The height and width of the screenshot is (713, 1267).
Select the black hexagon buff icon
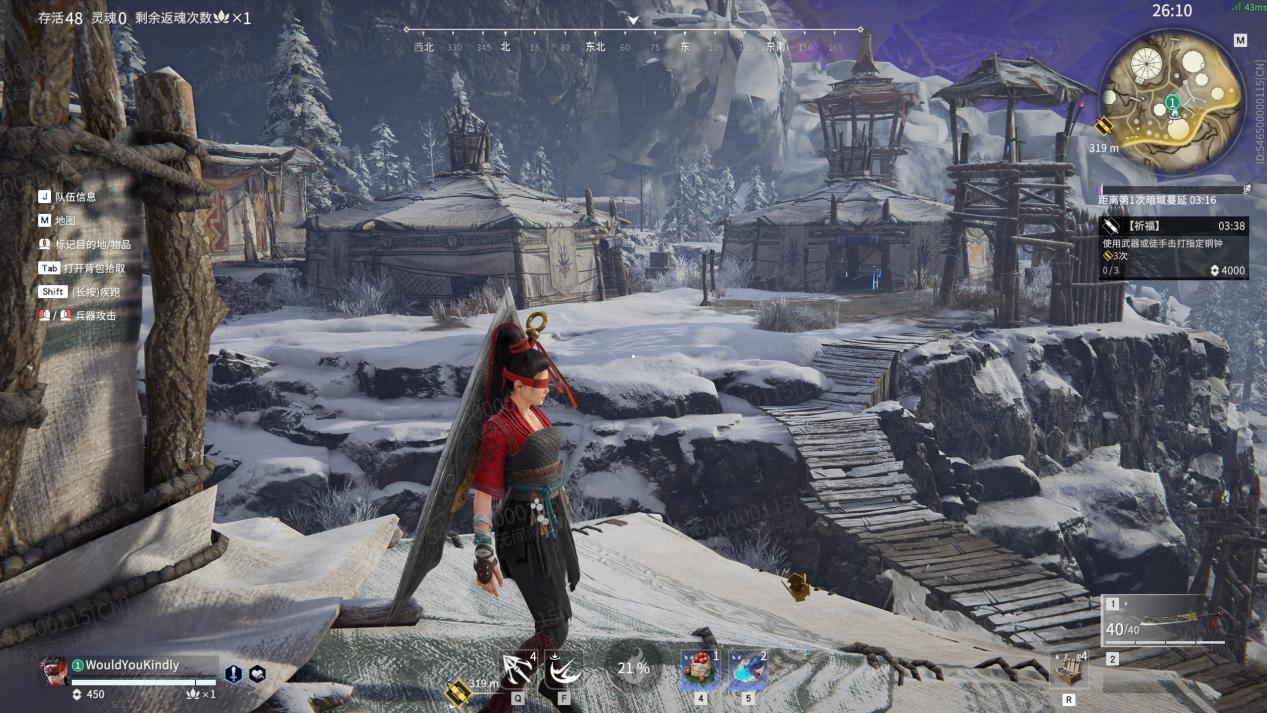[x=257, y=674]
